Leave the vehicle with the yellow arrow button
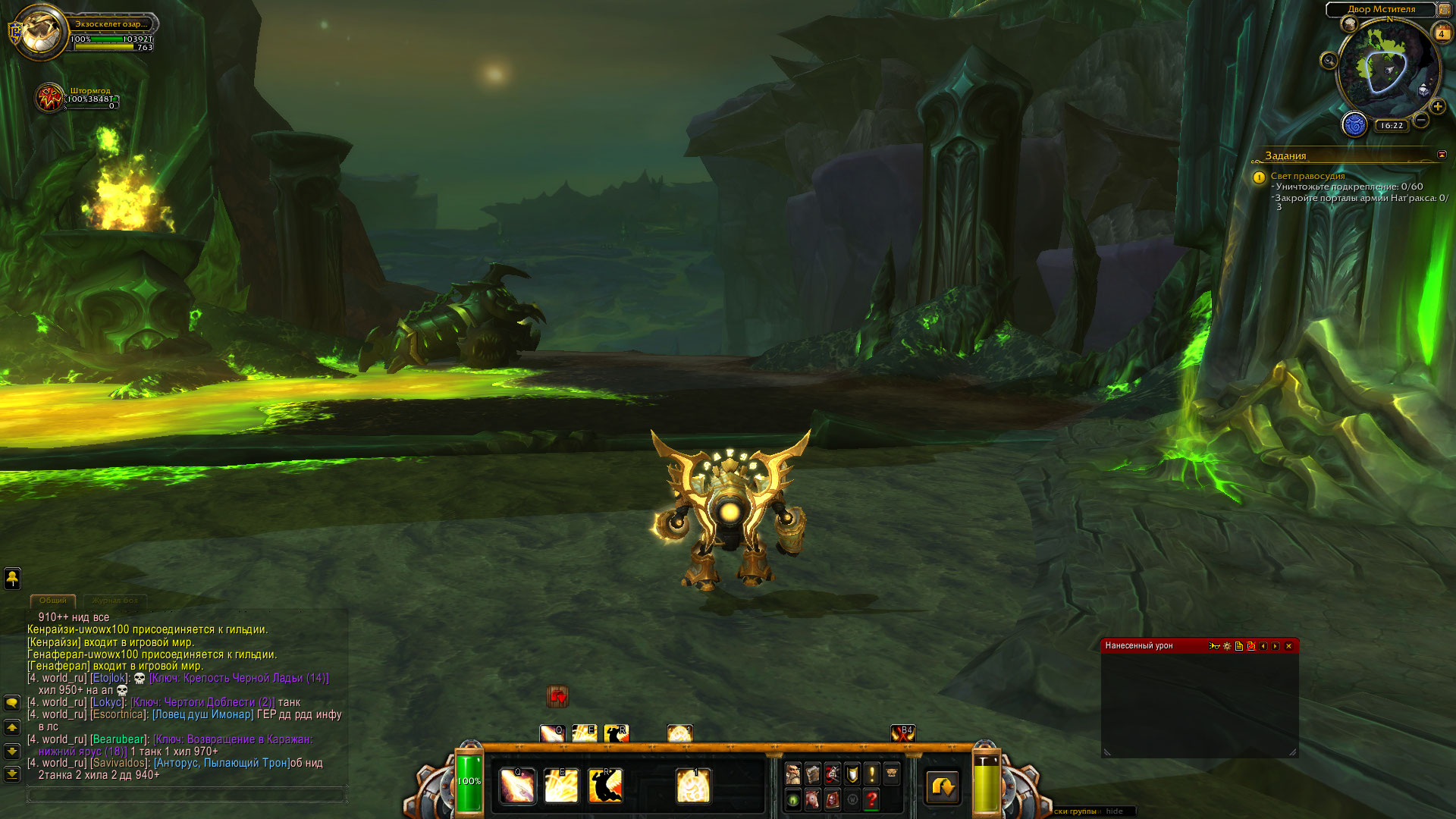 (943, 787)
